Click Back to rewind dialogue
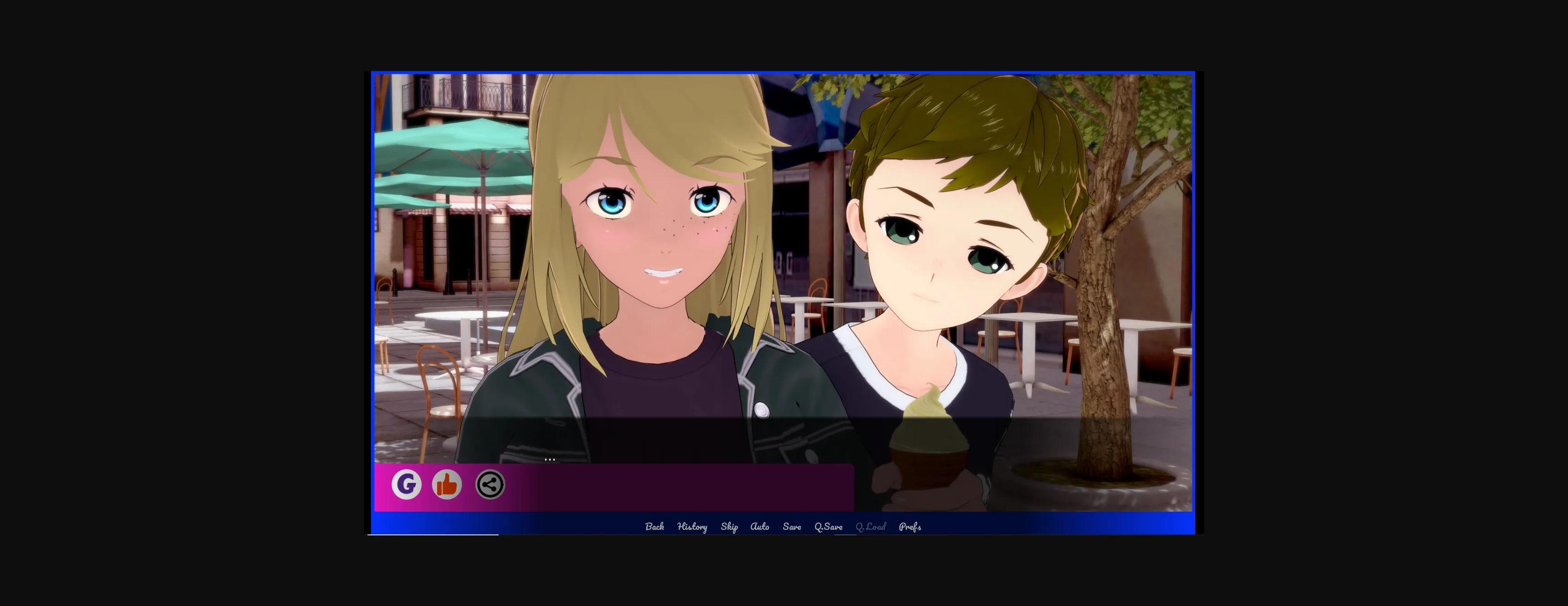The height and width of the screenshot is (606, 1568). 655,526
